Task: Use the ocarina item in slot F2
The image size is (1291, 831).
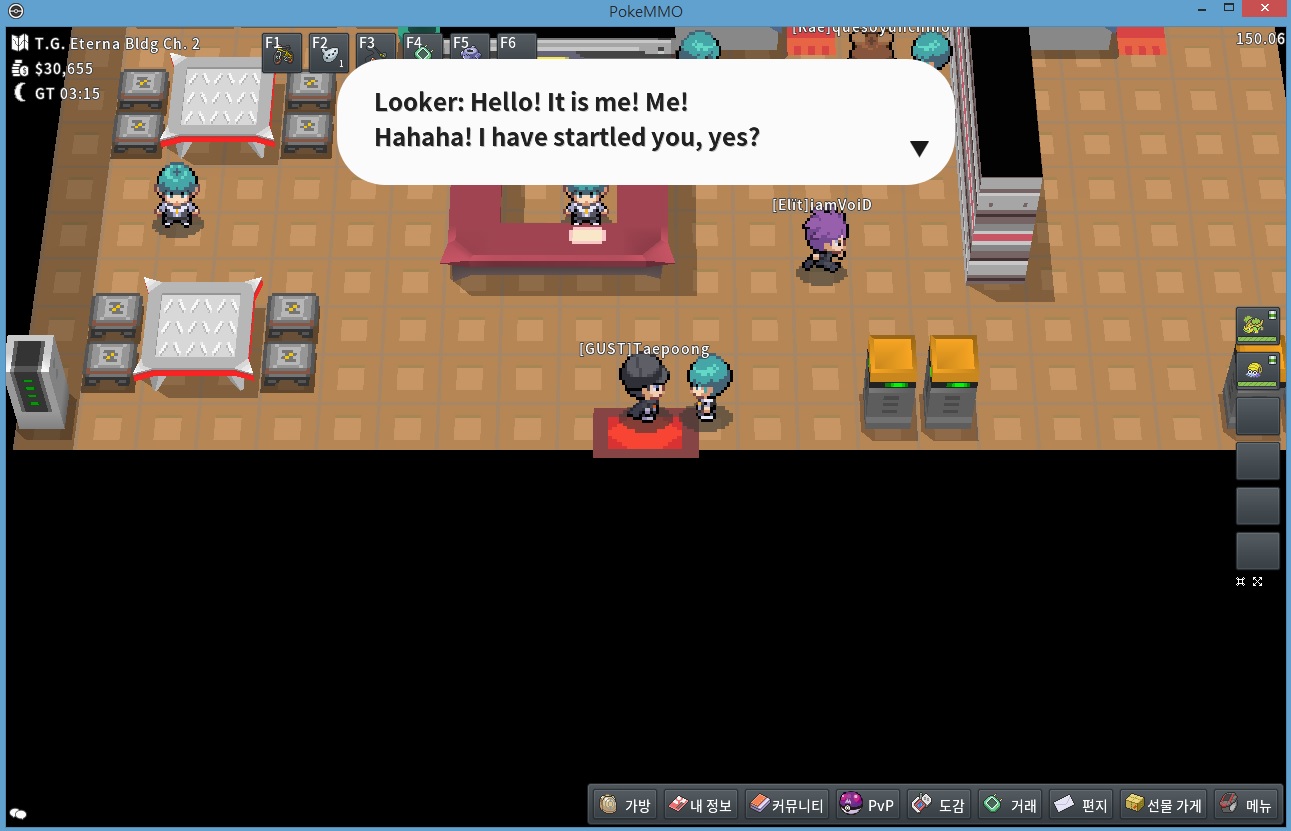Action: [x=329, y=53]
